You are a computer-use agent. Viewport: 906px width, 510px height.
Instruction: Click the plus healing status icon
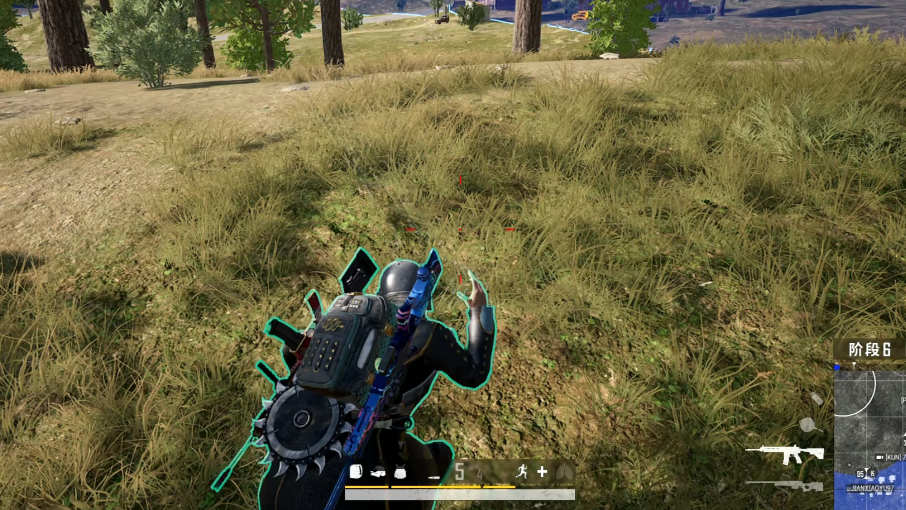542,471
